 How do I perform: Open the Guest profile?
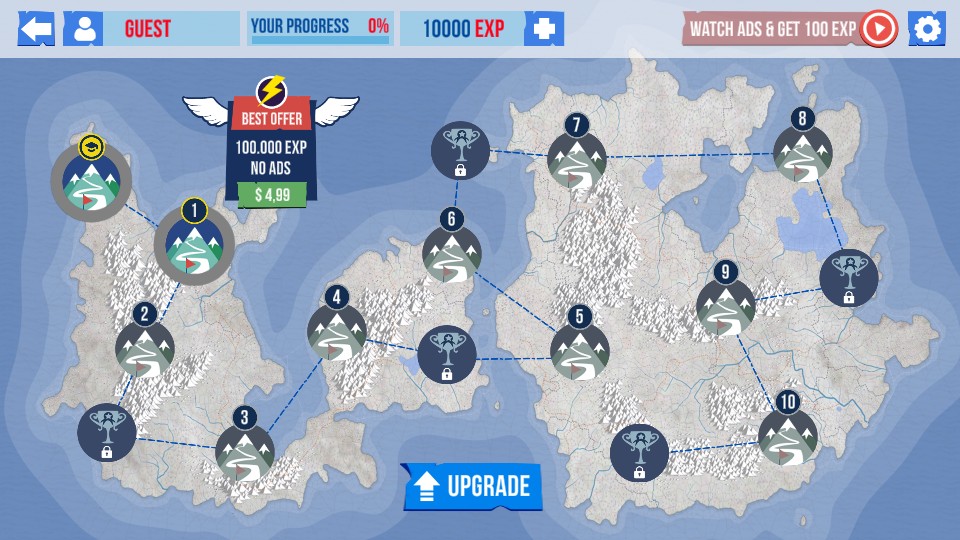tap(83, 29)
